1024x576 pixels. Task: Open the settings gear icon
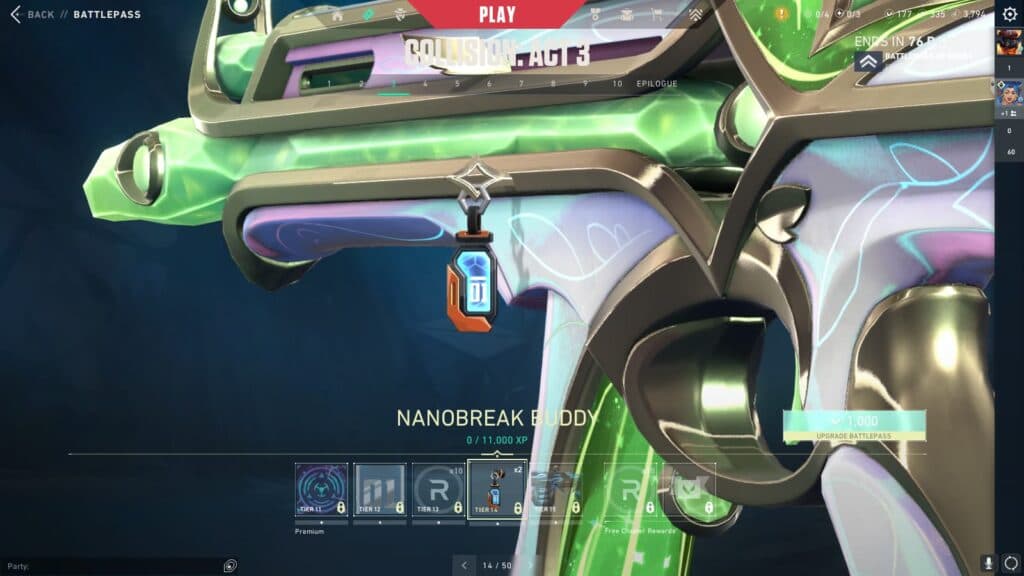click(1009, 14)
